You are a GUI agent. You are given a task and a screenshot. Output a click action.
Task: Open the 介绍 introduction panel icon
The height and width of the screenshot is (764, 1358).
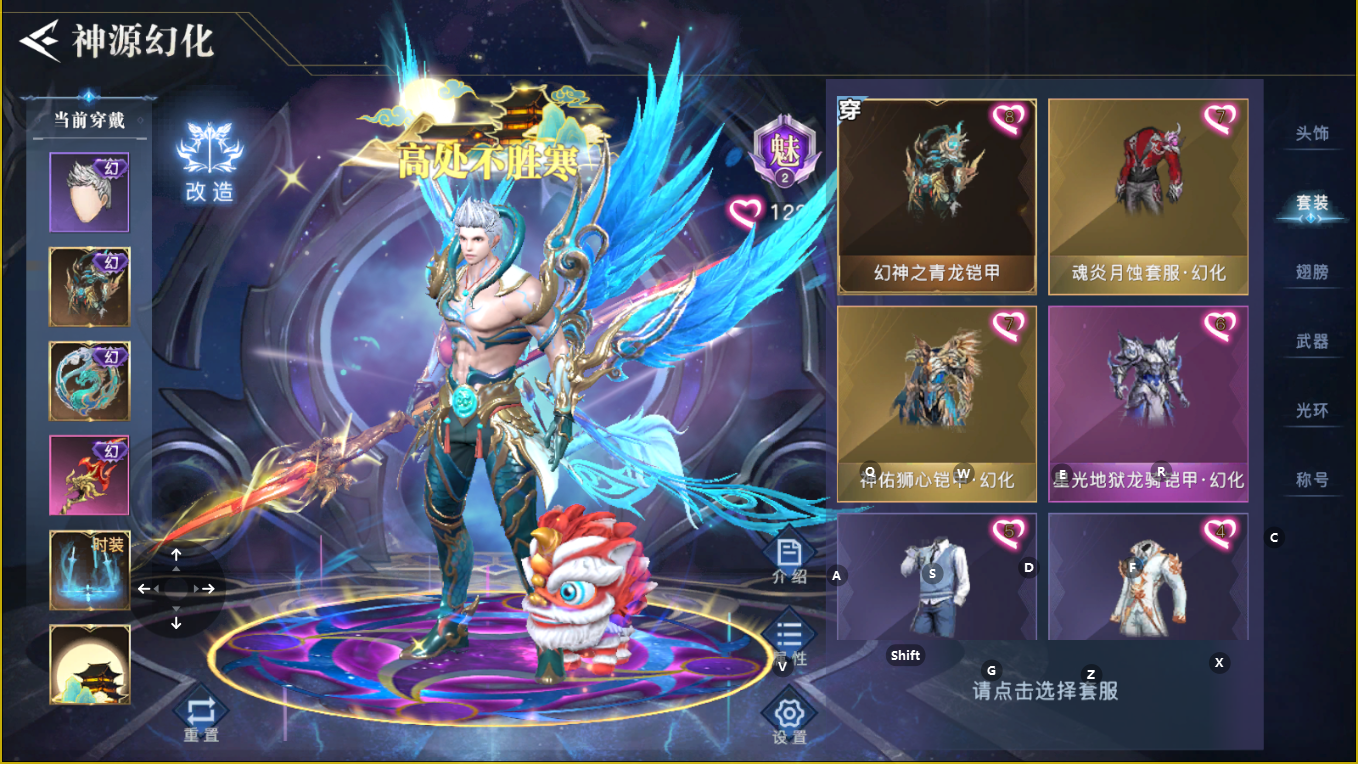(x=789, y=551)
